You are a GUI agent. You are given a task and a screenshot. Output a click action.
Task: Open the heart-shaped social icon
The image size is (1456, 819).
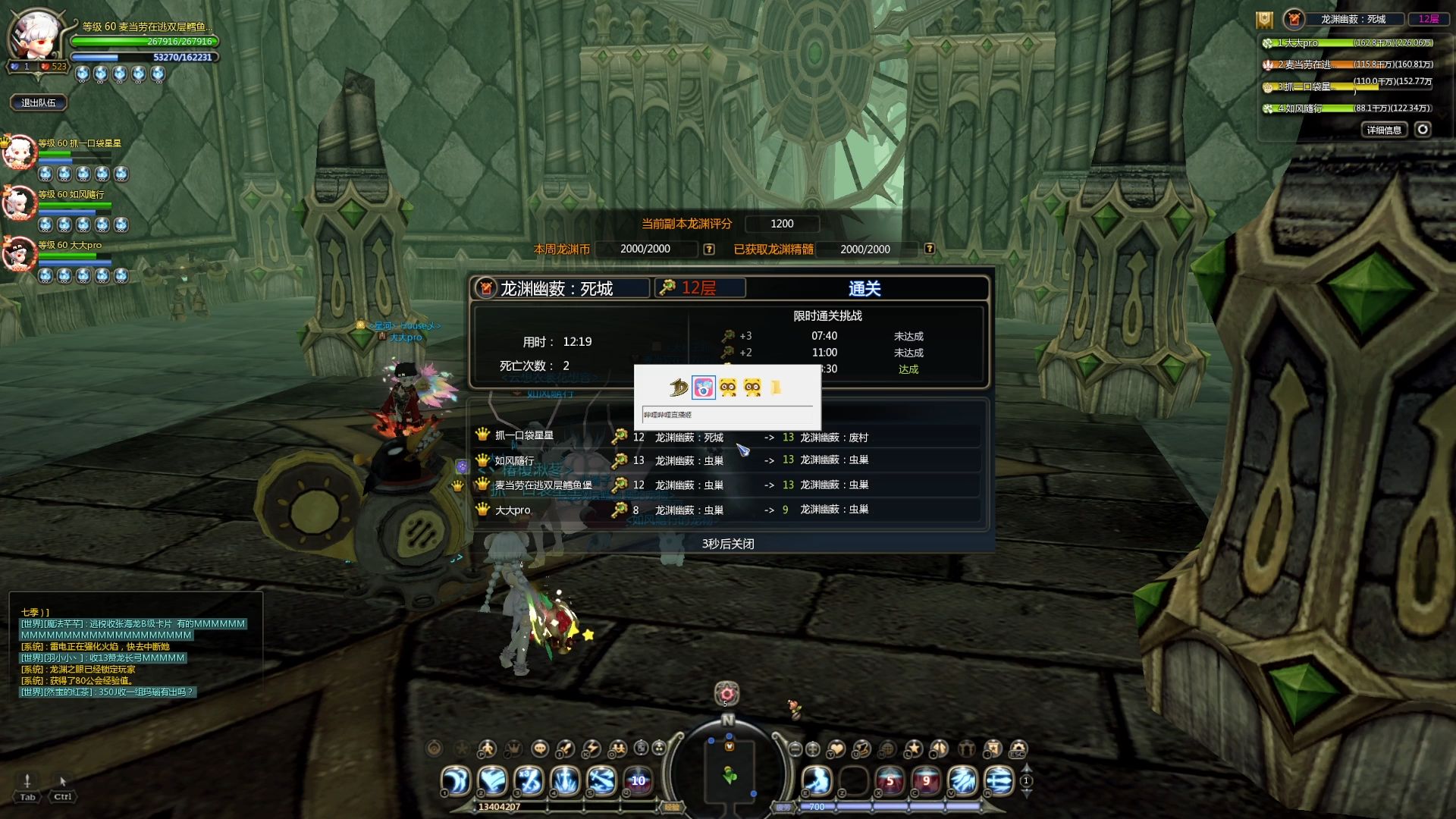point(836,749)
